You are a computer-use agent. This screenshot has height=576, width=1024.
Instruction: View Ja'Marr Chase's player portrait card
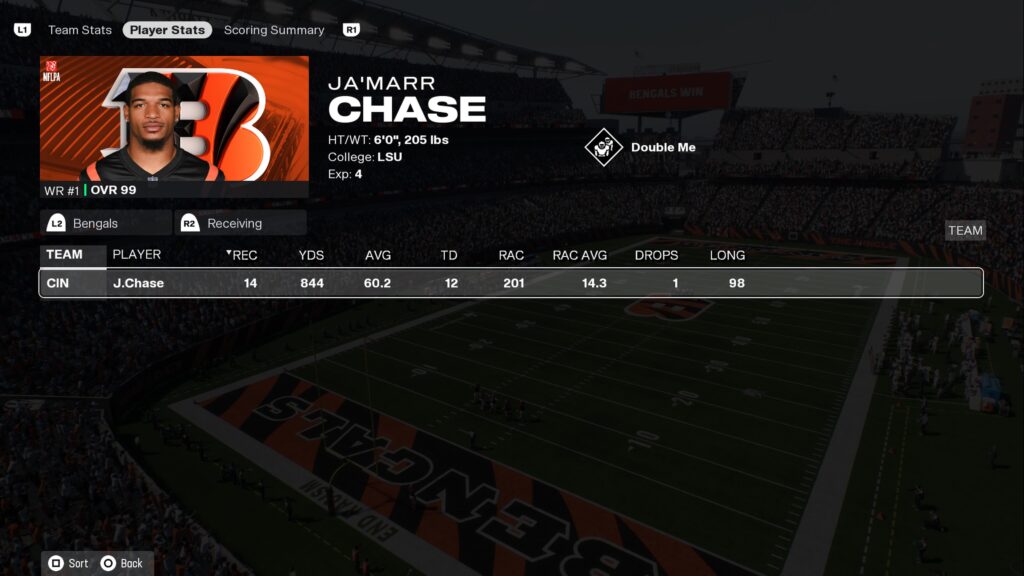click(174, 125)
